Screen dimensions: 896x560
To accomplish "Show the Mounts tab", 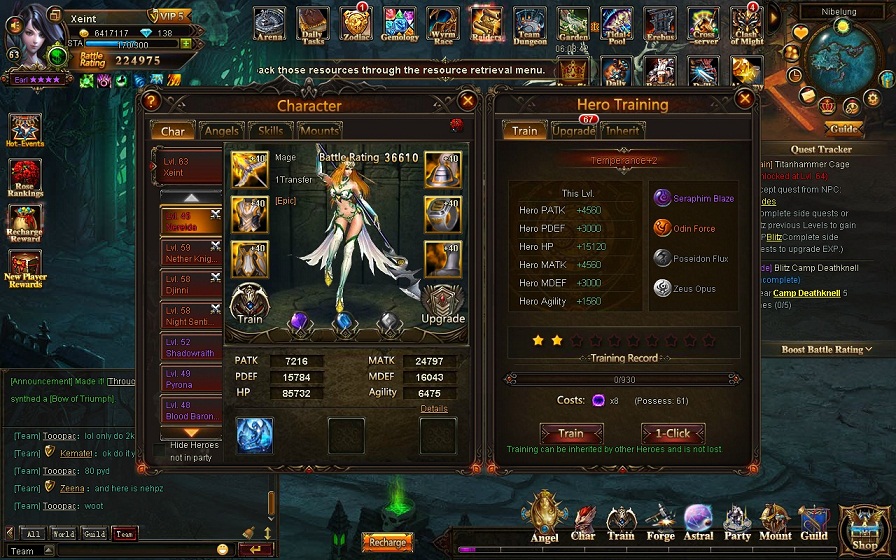I will (x=319, y=131).
